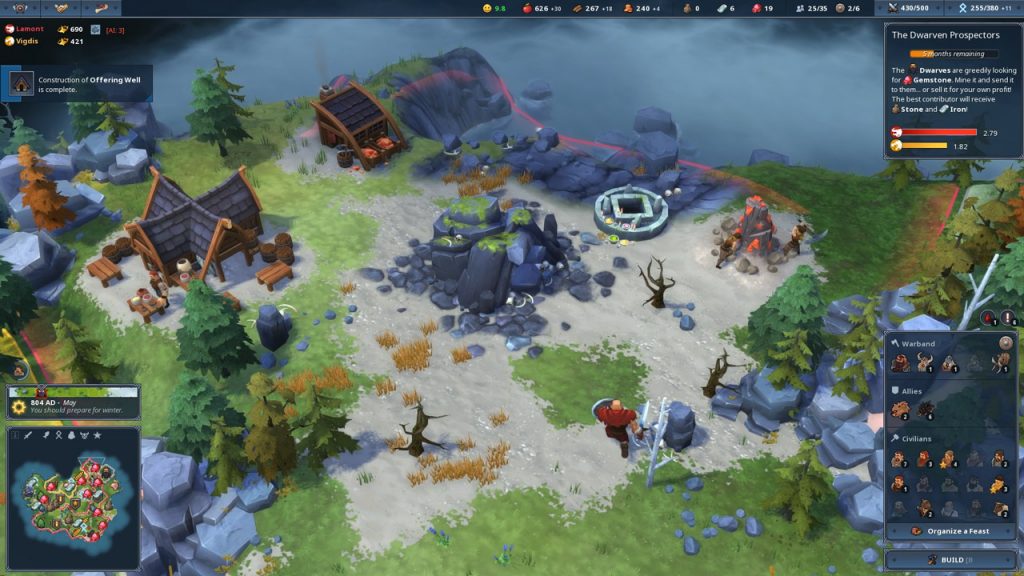
Task: Click the red gemstone alert icon
Action: click(988, 318)
